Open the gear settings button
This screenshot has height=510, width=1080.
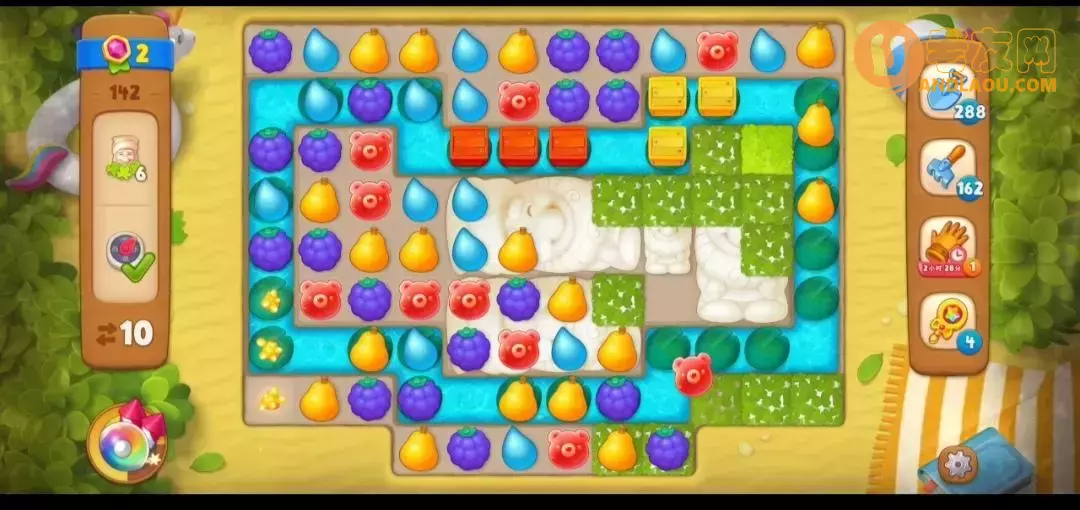click(x=957, y=463)
